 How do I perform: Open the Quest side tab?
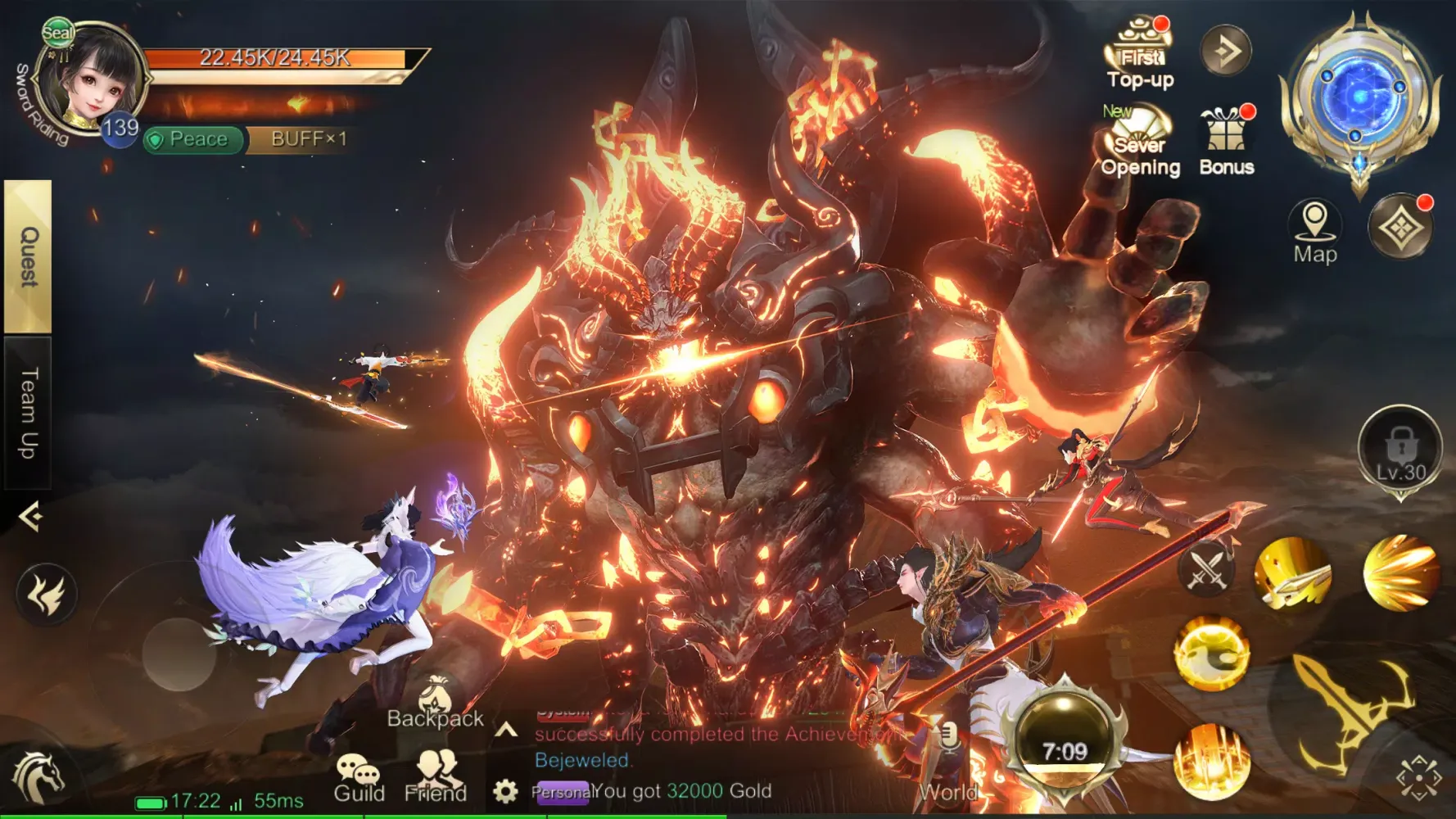pyautogui.click(x=28, y=256)
